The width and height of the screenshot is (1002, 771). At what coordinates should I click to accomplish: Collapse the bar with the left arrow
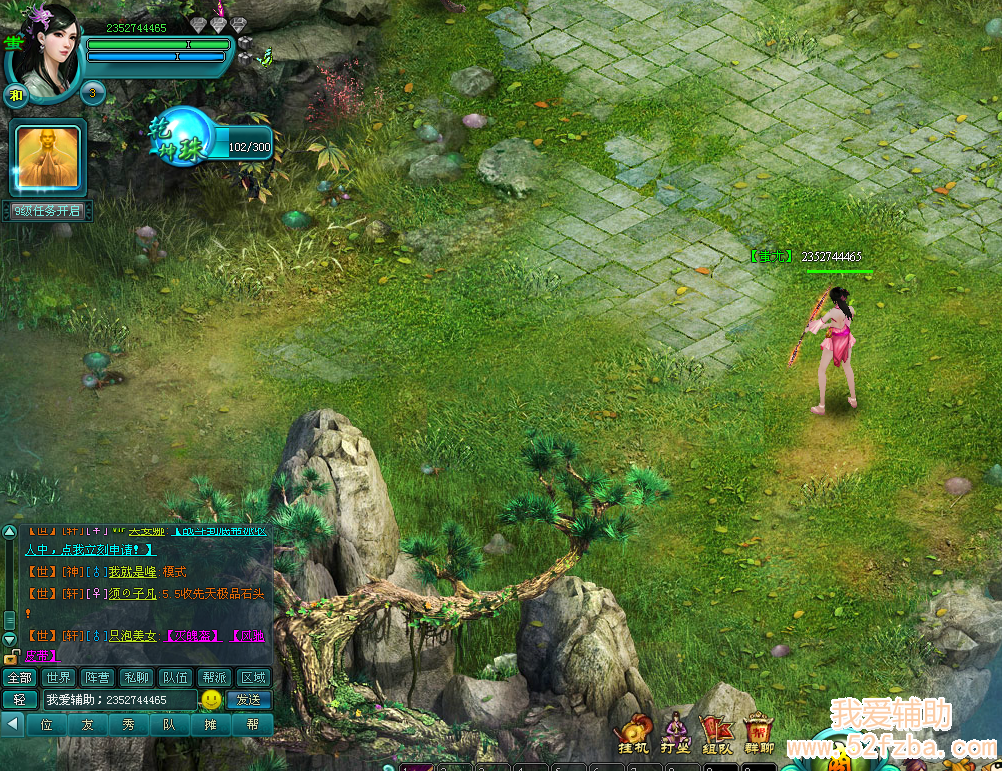coord(13,724)
